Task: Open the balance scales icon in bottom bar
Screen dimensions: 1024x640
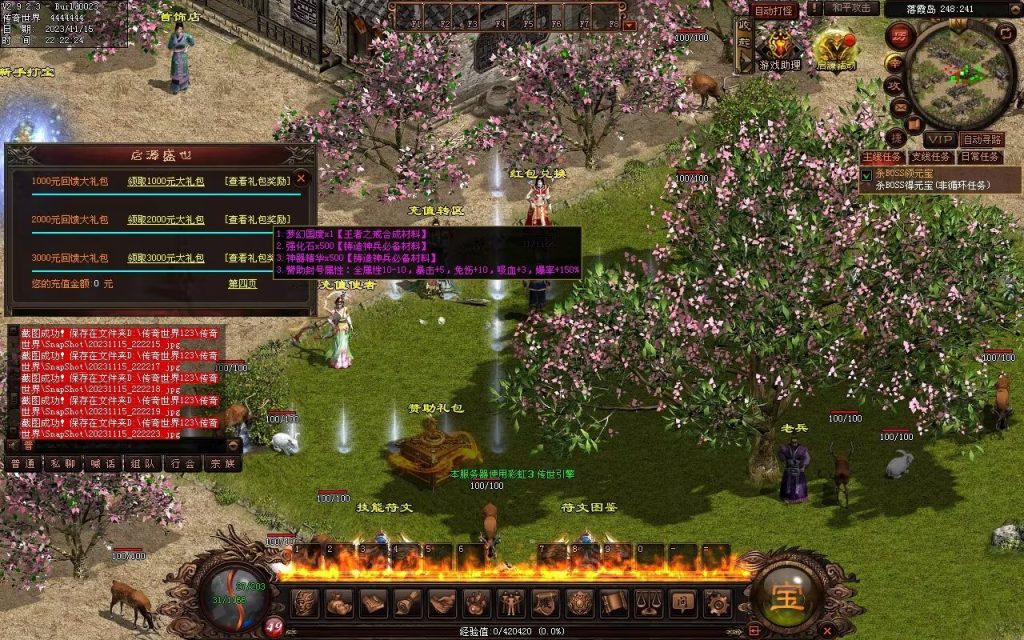Action: point(648,602)
